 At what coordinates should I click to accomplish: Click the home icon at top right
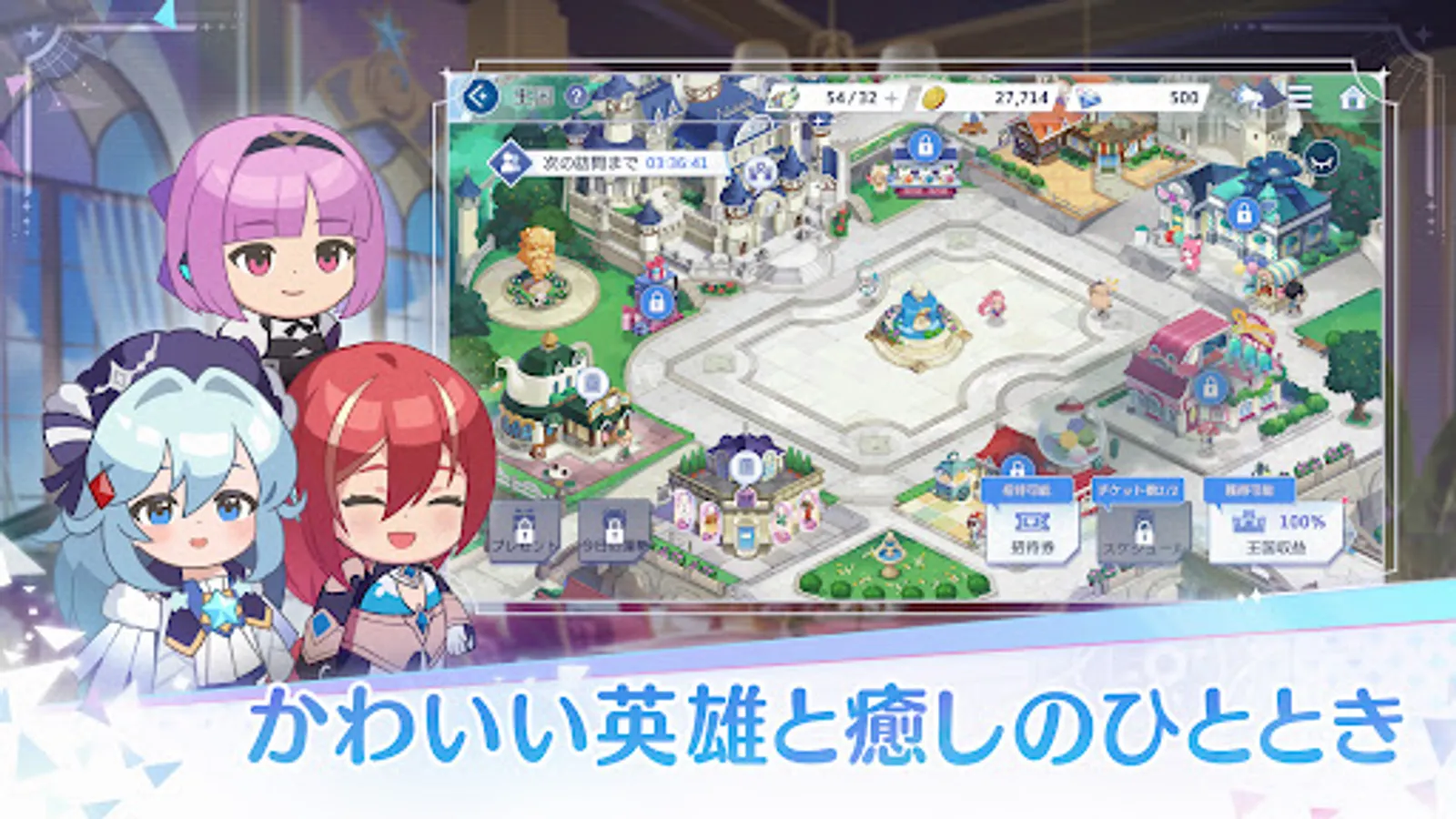click(x=1353, y=96)
